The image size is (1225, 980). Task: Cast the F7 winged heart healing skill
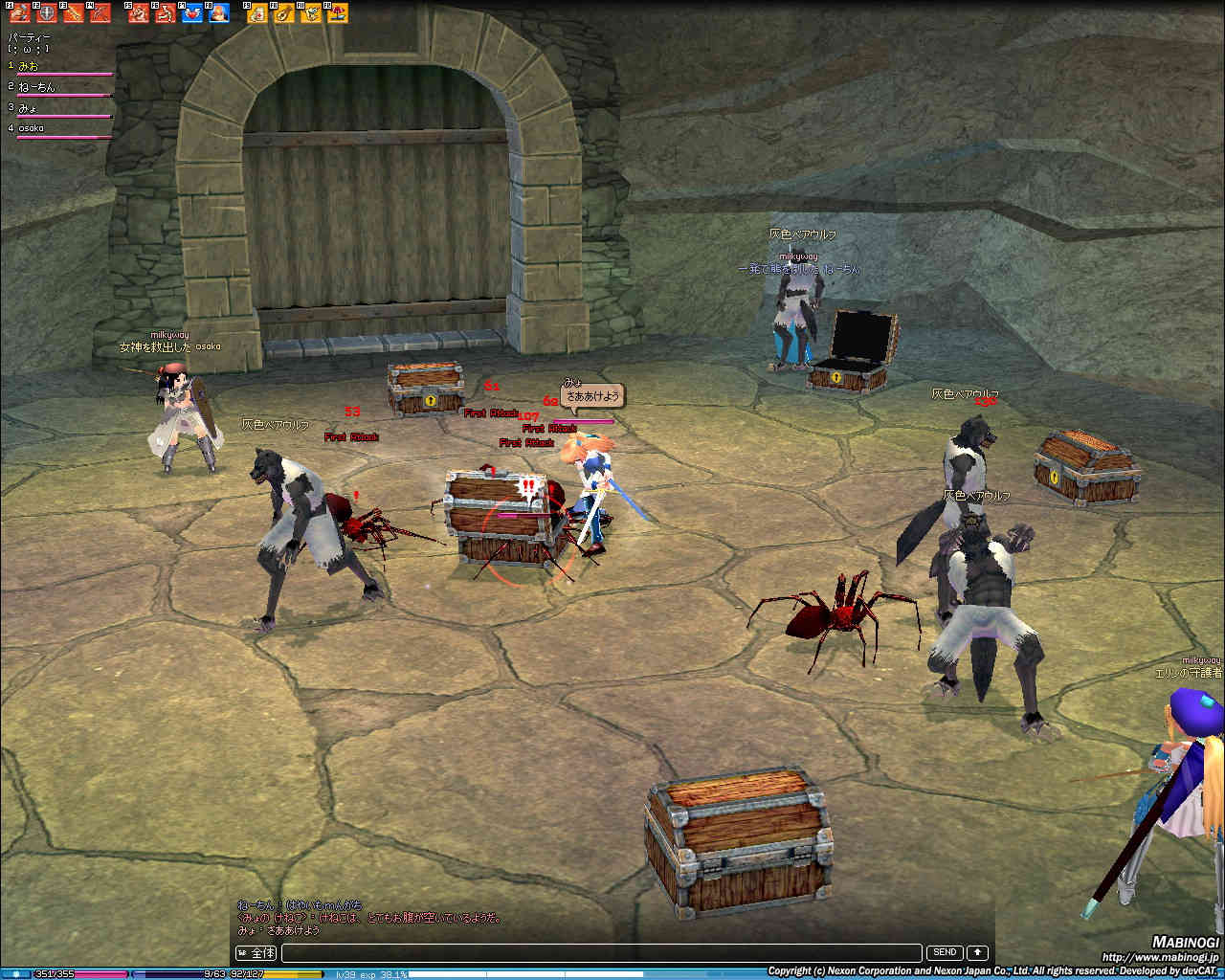(x=192, y=13)
